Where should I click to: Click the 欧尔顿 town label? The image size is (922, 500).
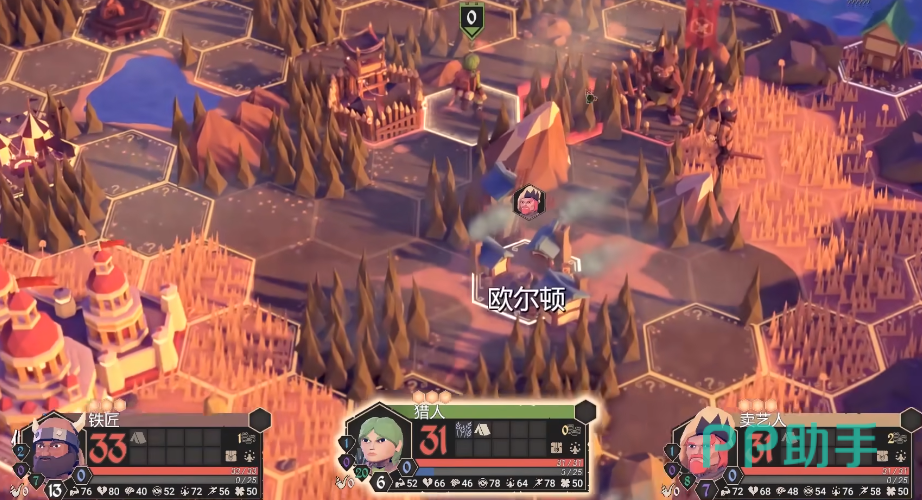(x=526, y=298)
